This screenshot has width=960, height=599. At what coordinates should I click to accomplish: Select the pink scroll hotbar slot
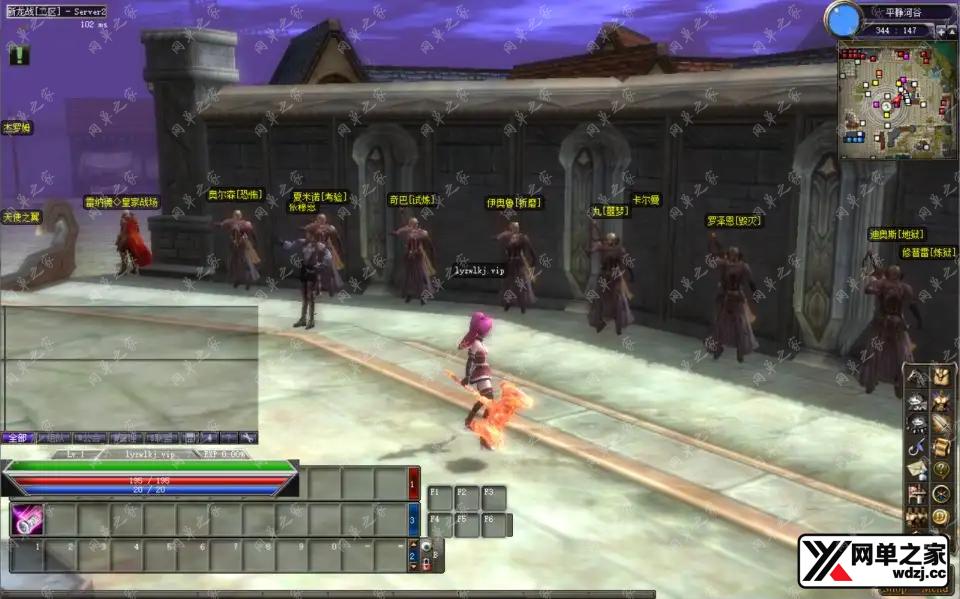click(26, 520)
